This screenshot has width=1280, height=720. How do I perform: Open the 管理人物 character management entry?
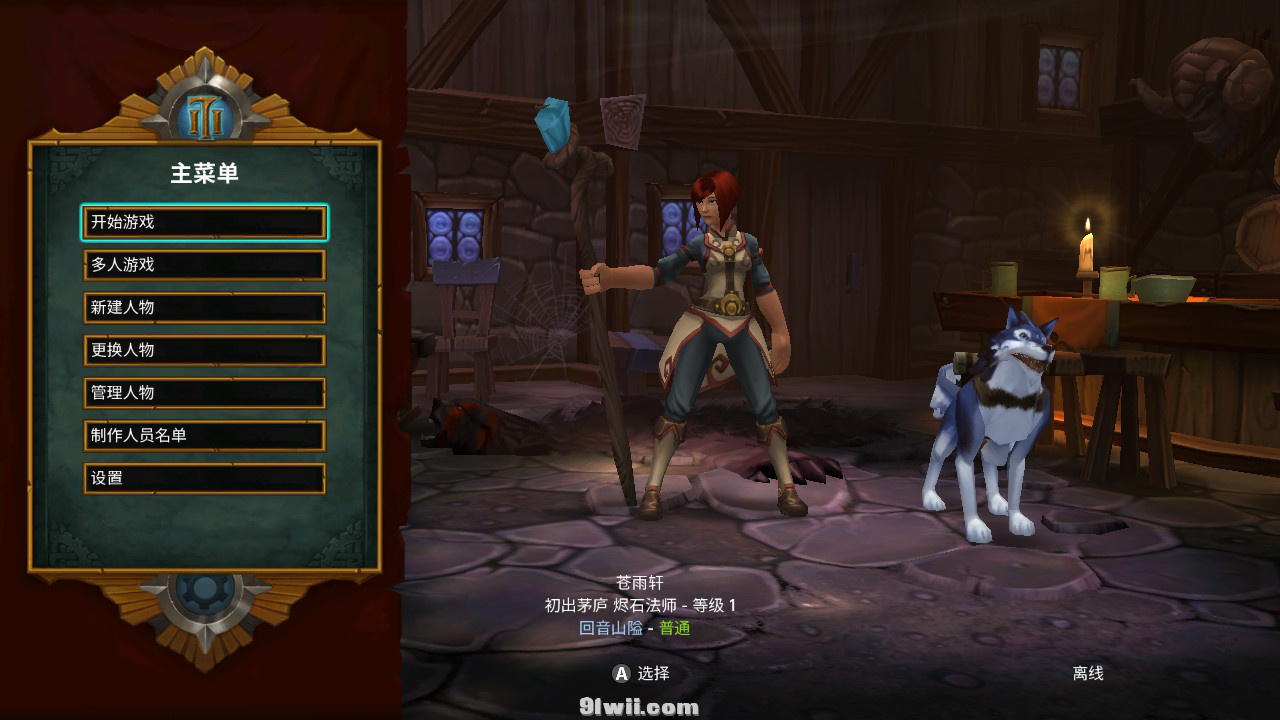click(x=204, y=393)
